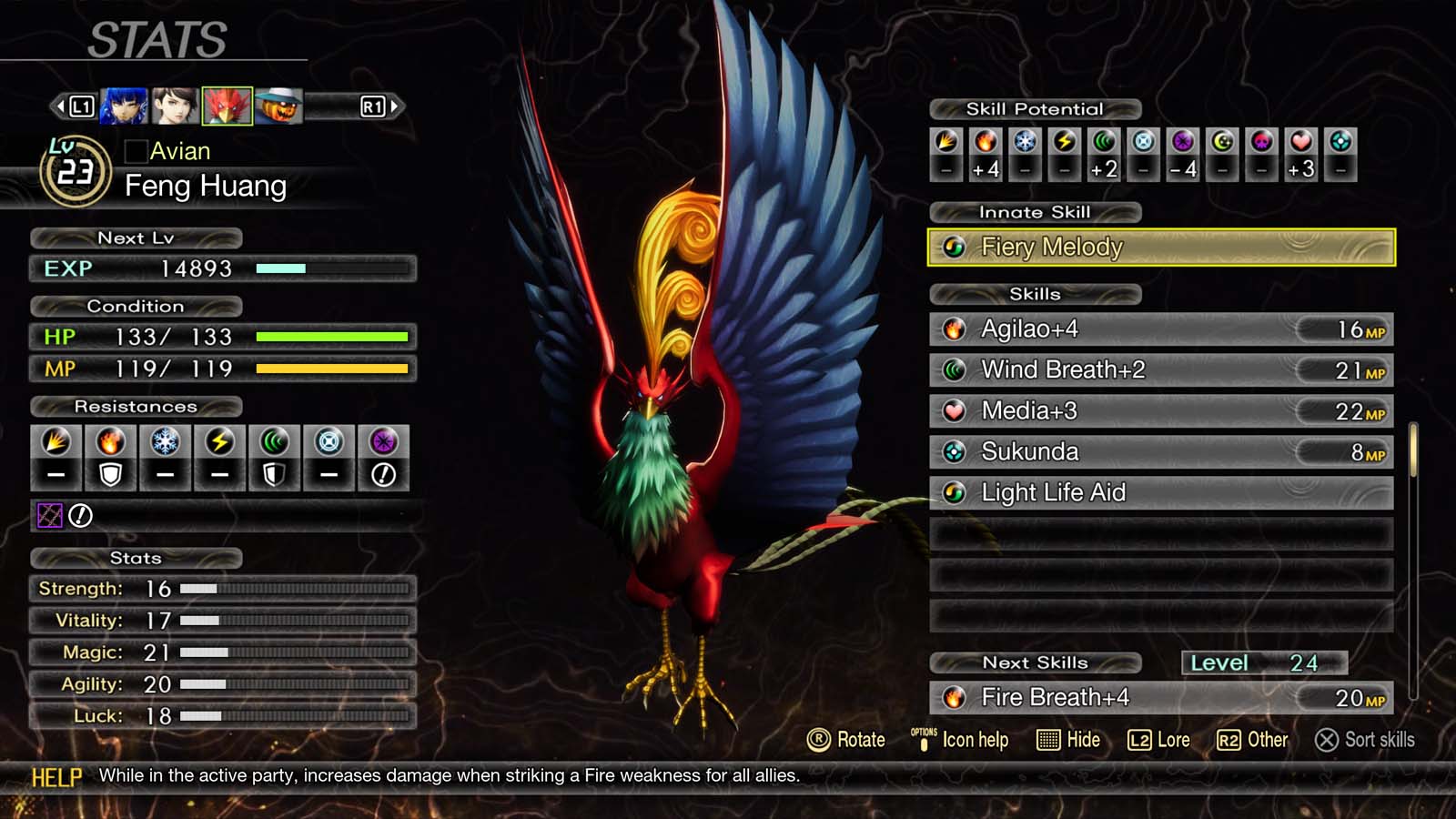Select the fire icon beside Agilao+4
This screenshot has height=819, width=1456.
coord(955,329)
